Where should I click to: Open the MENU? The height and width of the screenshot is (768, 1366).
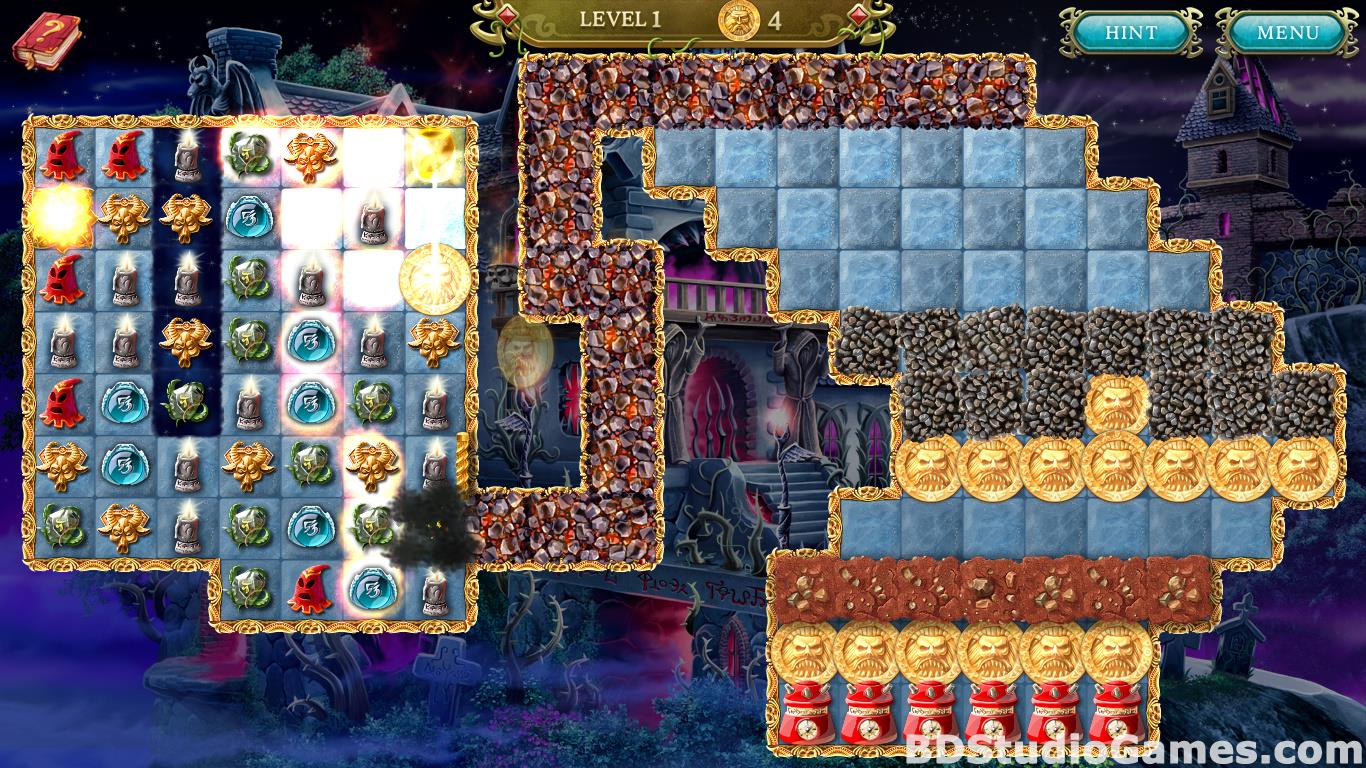click(x=1287, y=33)
